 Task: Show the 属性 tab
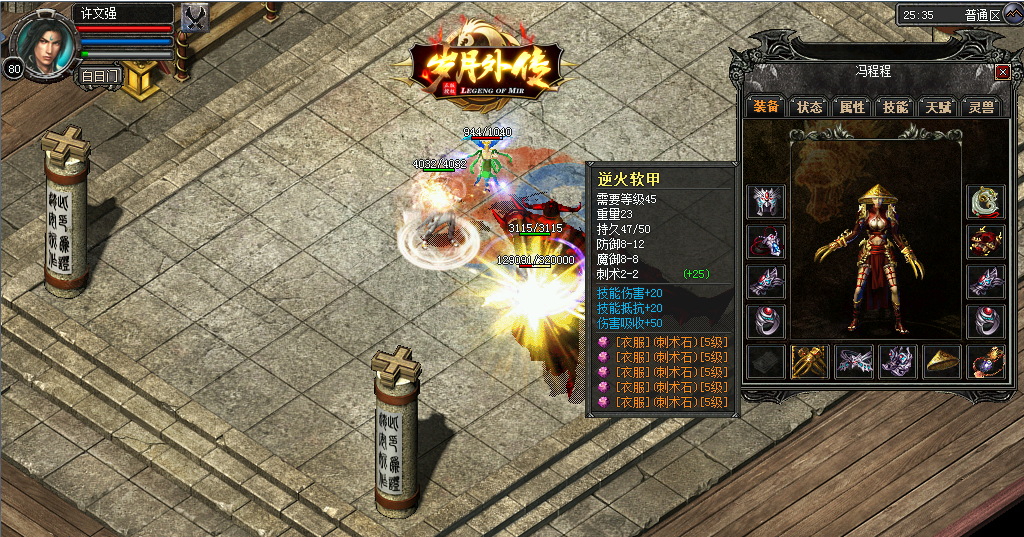coord(852,106)
